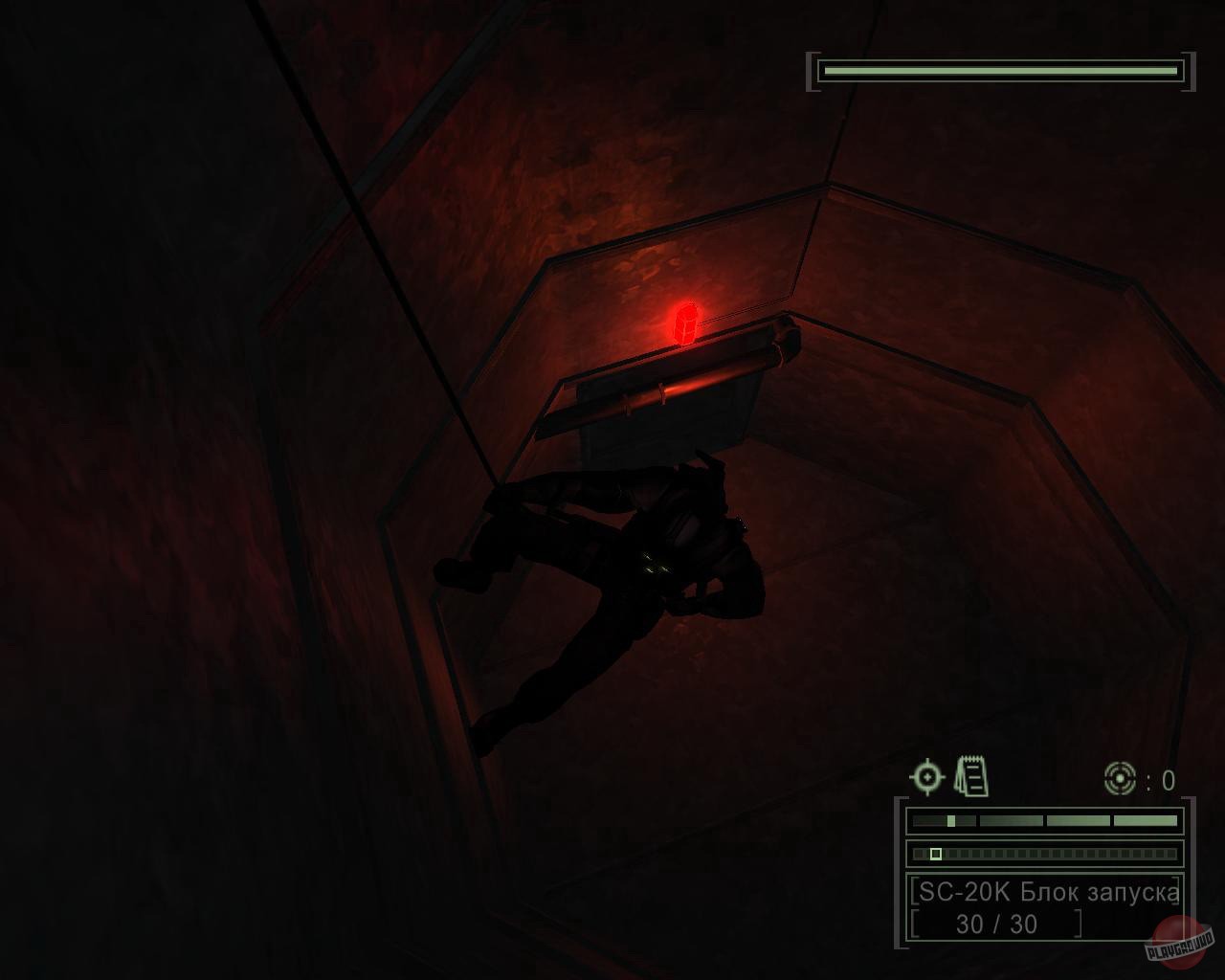Toggle the light visibility meter indicator
1225x980 pixels.
pyautogui.click(x=951, y=820)
